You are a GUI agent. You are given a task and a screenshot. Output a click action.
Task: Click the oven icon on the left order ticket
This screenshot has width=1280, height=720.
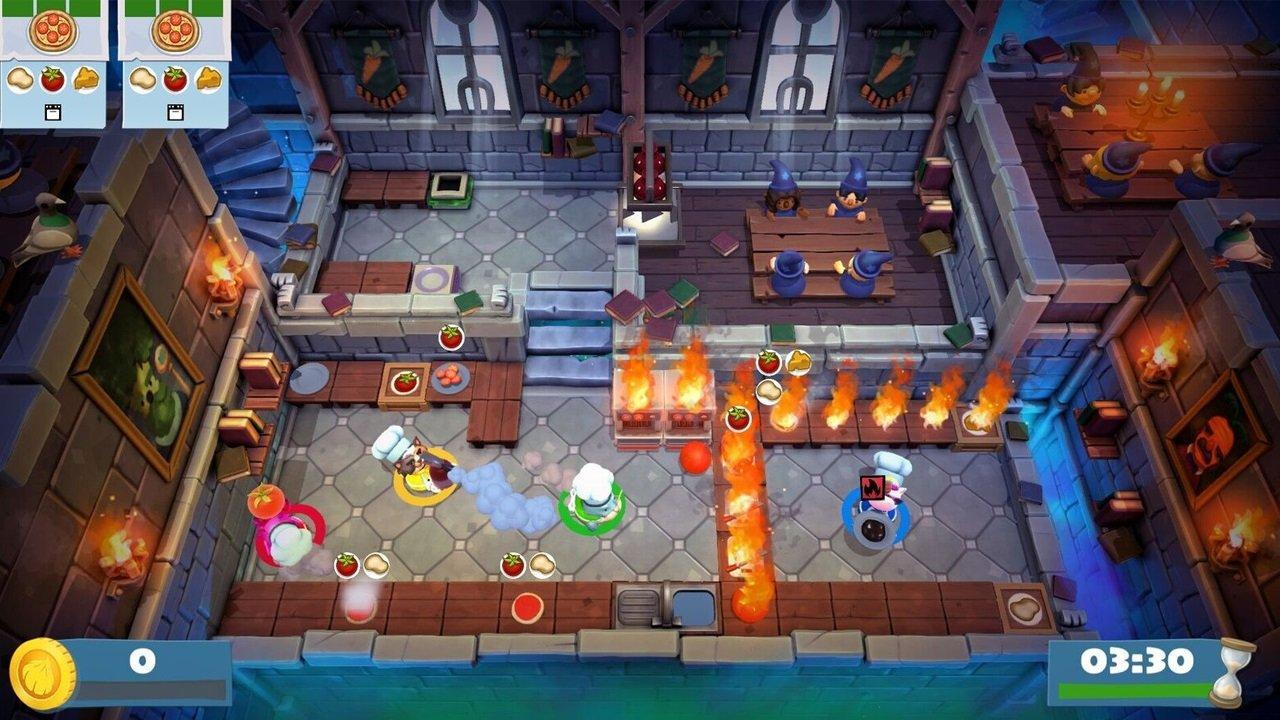click(52, 111)
